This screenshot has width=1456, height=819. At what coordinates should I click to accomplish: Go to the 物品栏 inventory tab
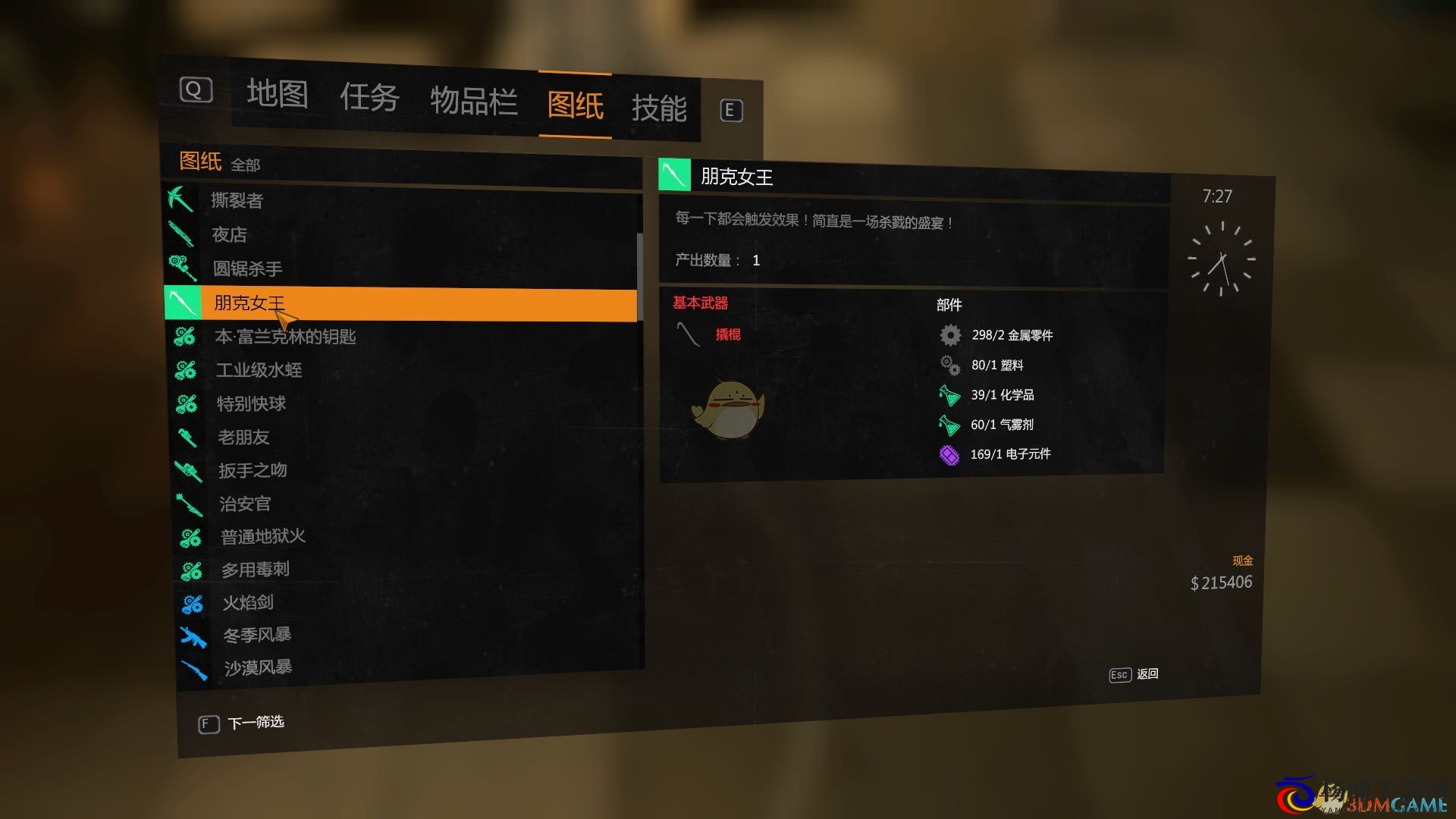pos(474,102)
